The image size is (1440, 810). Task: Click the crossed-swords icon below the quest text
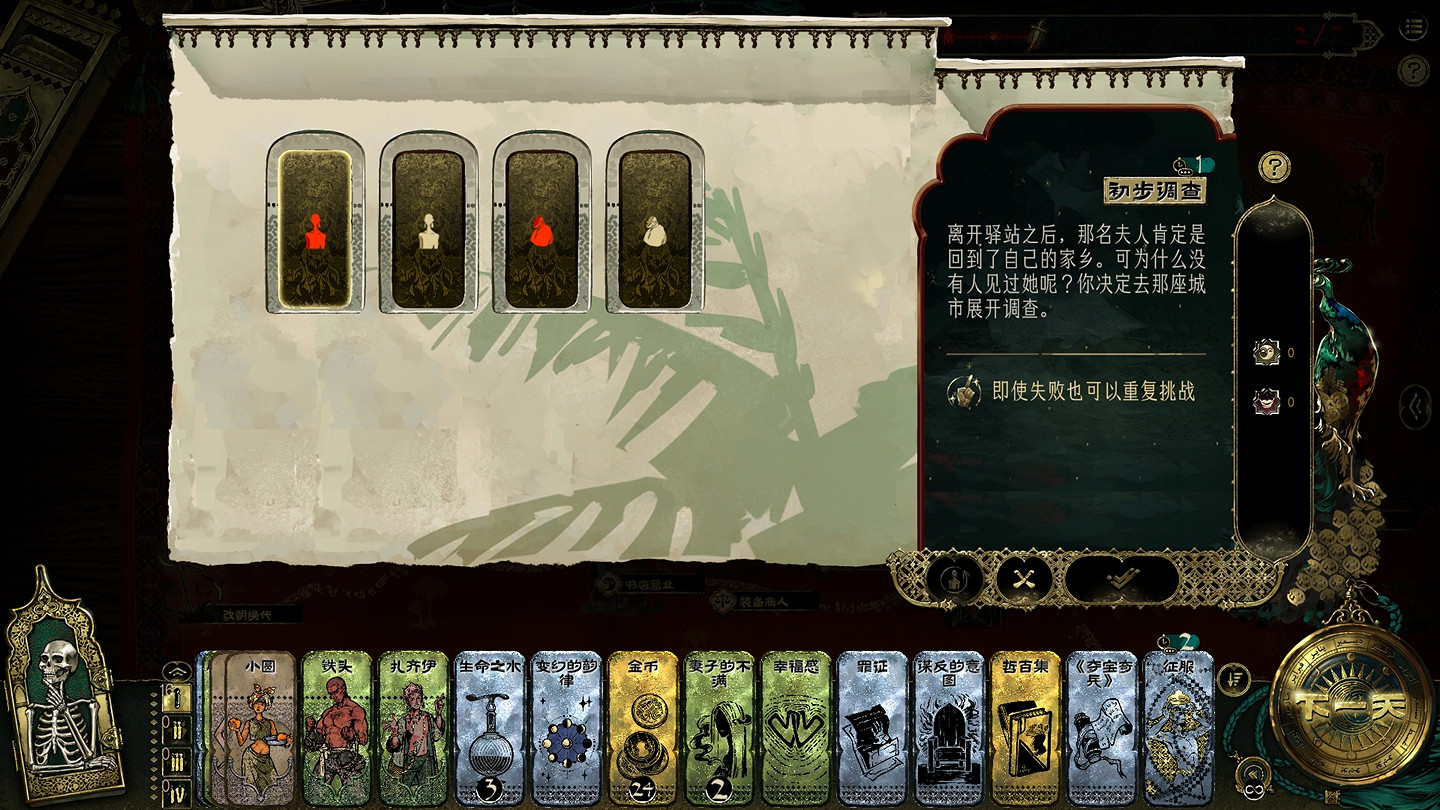pos(1023,576)
